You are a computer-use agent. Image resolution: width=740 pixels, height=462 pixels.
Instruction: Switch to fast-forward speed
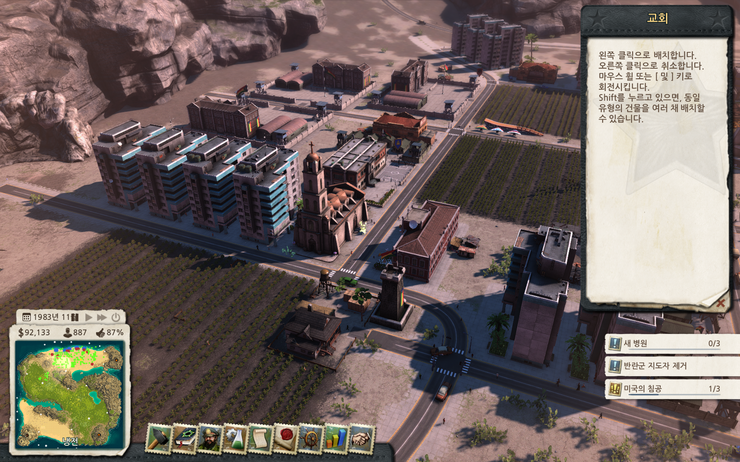point(101,316)
